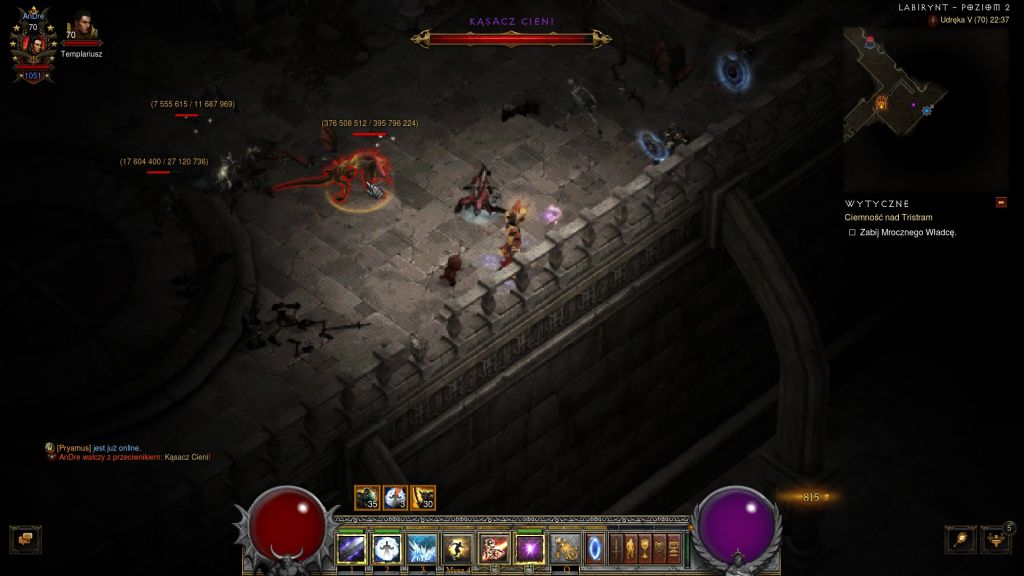The width and height of the screenshot is (1024, 576).
Task: Open the golden chalice menu icon
Action: pyautogui.click(x=645, y=547)
